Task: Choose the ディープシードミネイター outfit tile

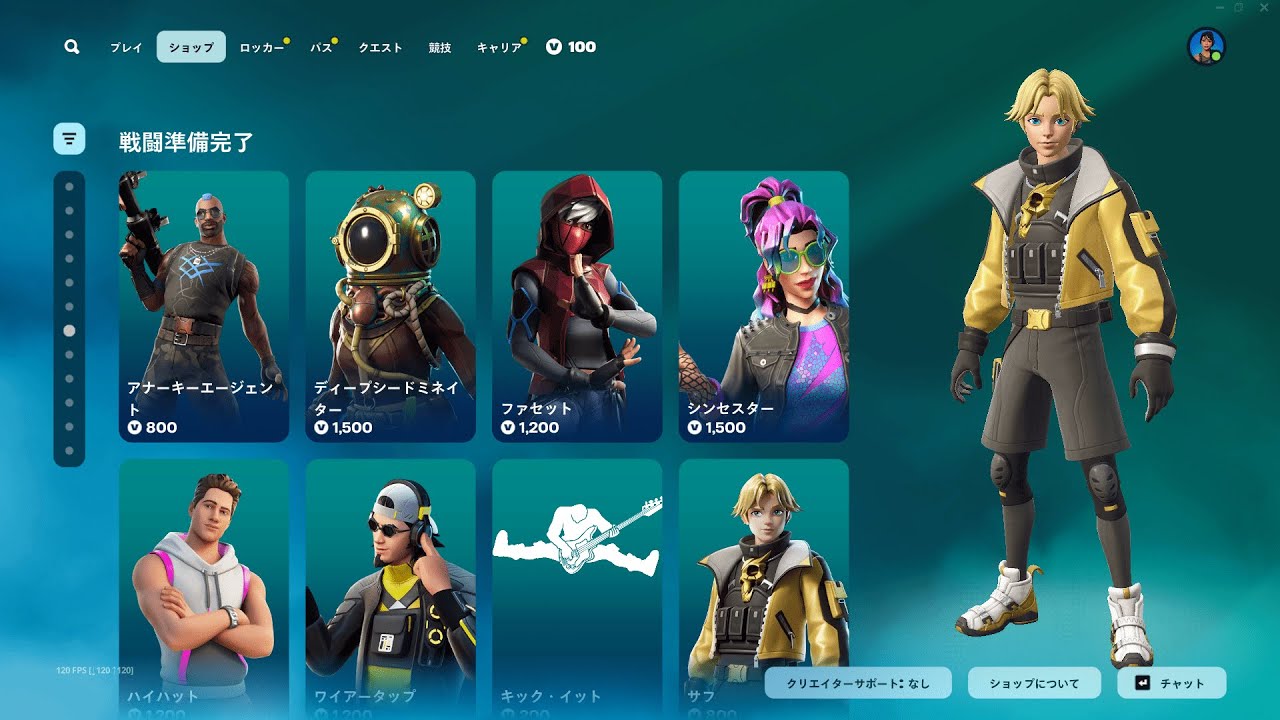Action: (390, 306)
